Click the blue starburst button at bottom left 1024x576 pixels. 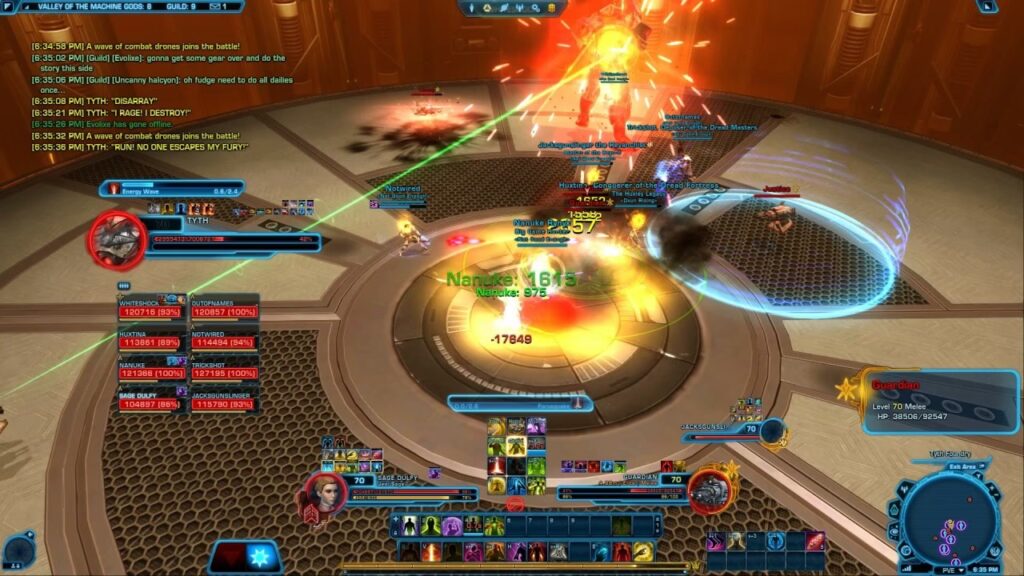tap(263, 558)
